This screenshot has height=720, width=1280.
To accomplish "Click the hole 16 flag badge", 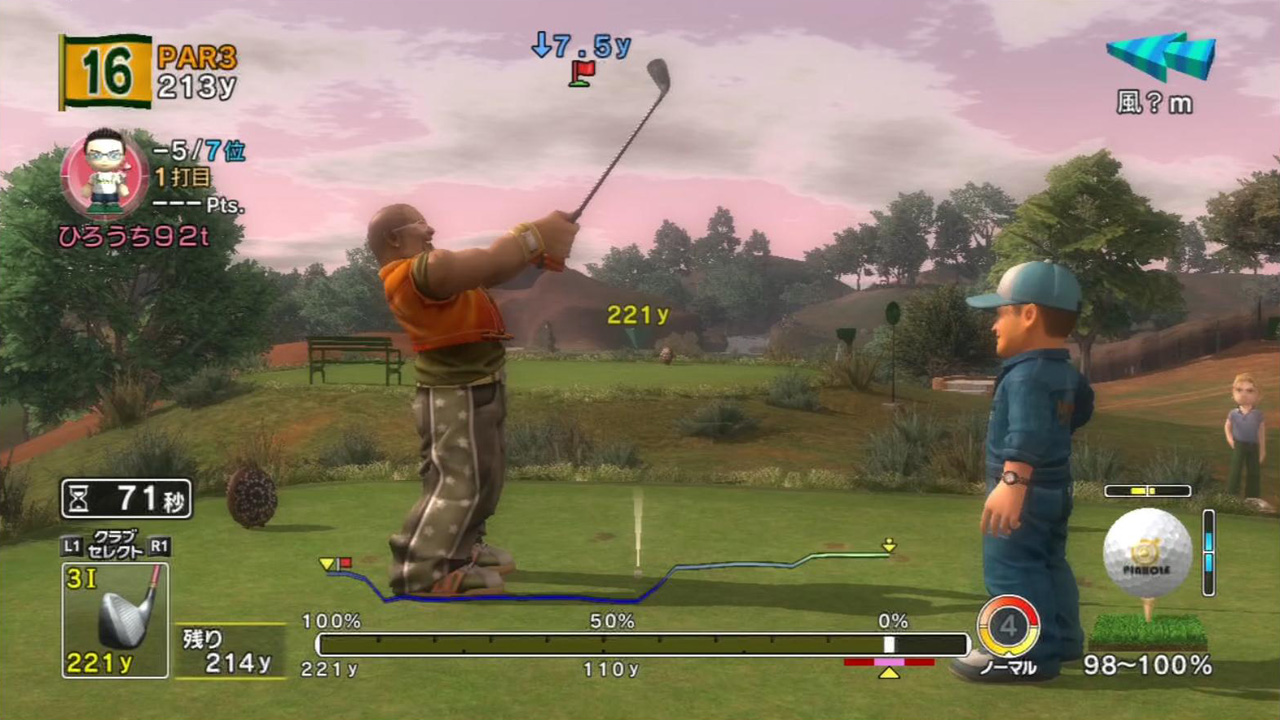I will click(106, 71).
